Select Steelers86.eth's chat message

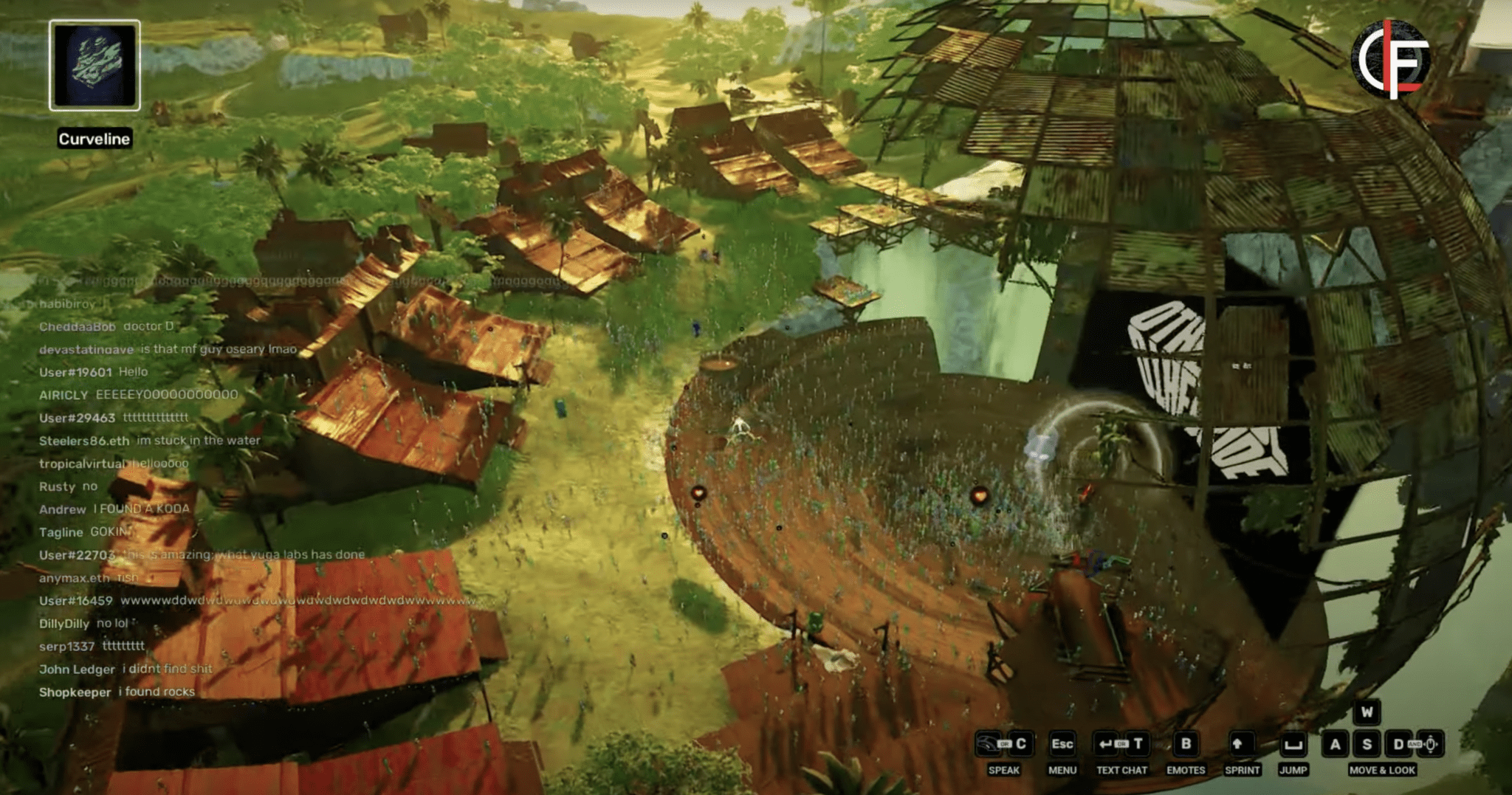(150, 441)
